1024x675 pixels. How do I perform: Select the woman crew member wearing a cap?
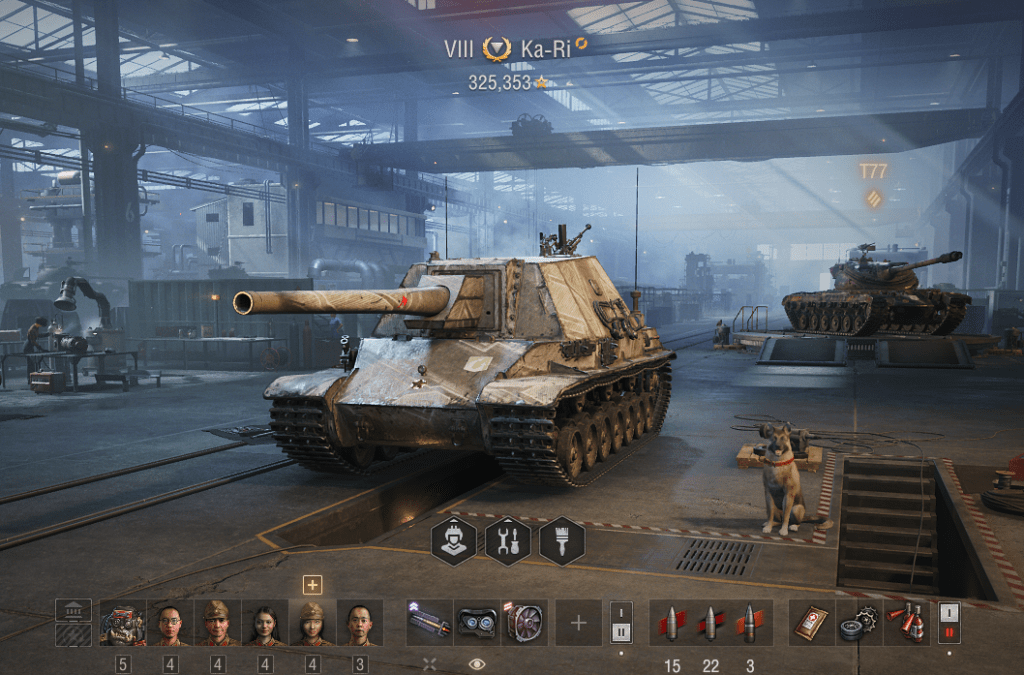313,623
